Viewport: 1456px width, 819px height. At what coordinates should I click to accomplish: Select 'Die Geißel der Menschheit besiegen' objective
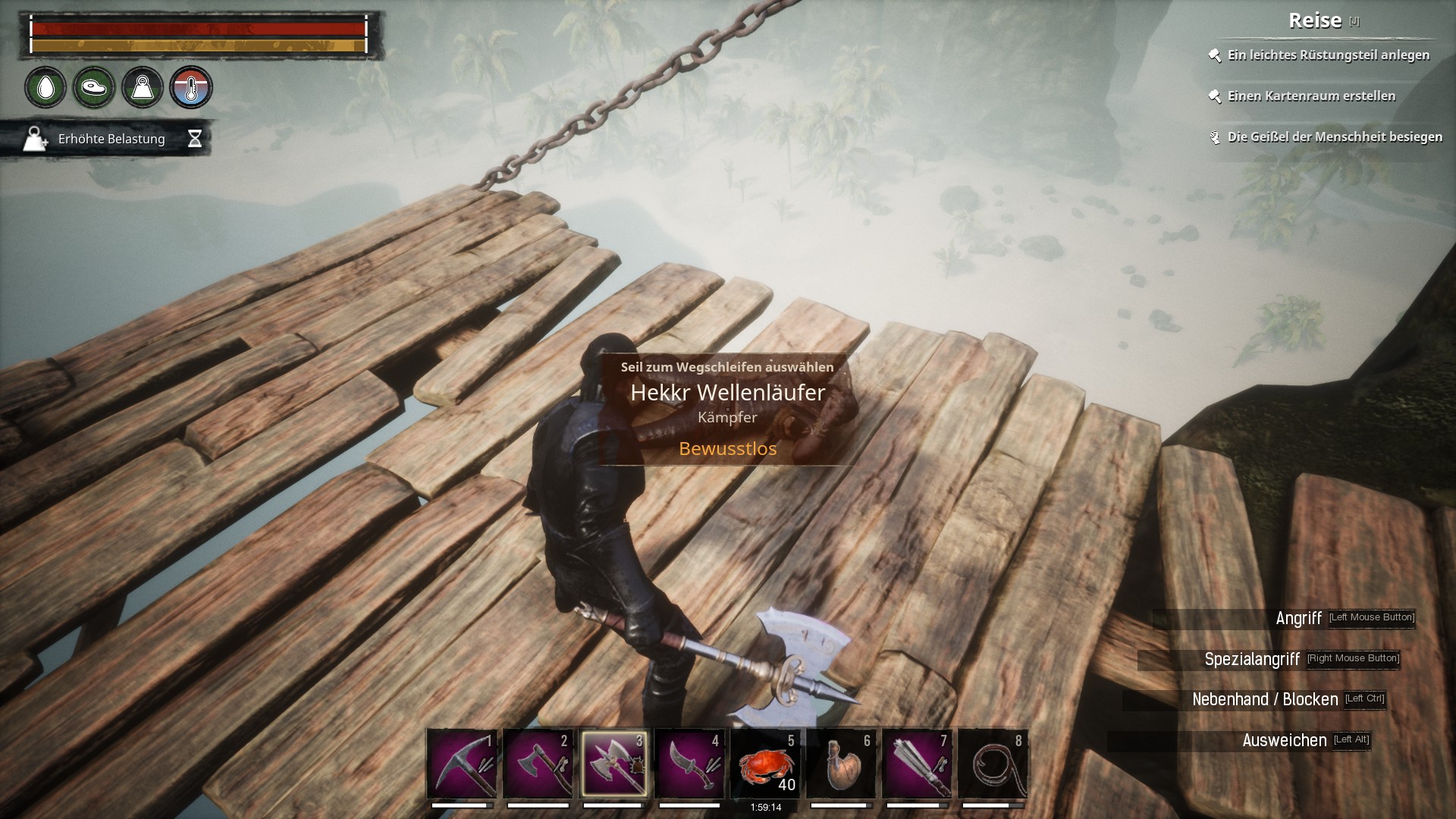tap(1335, 137)
